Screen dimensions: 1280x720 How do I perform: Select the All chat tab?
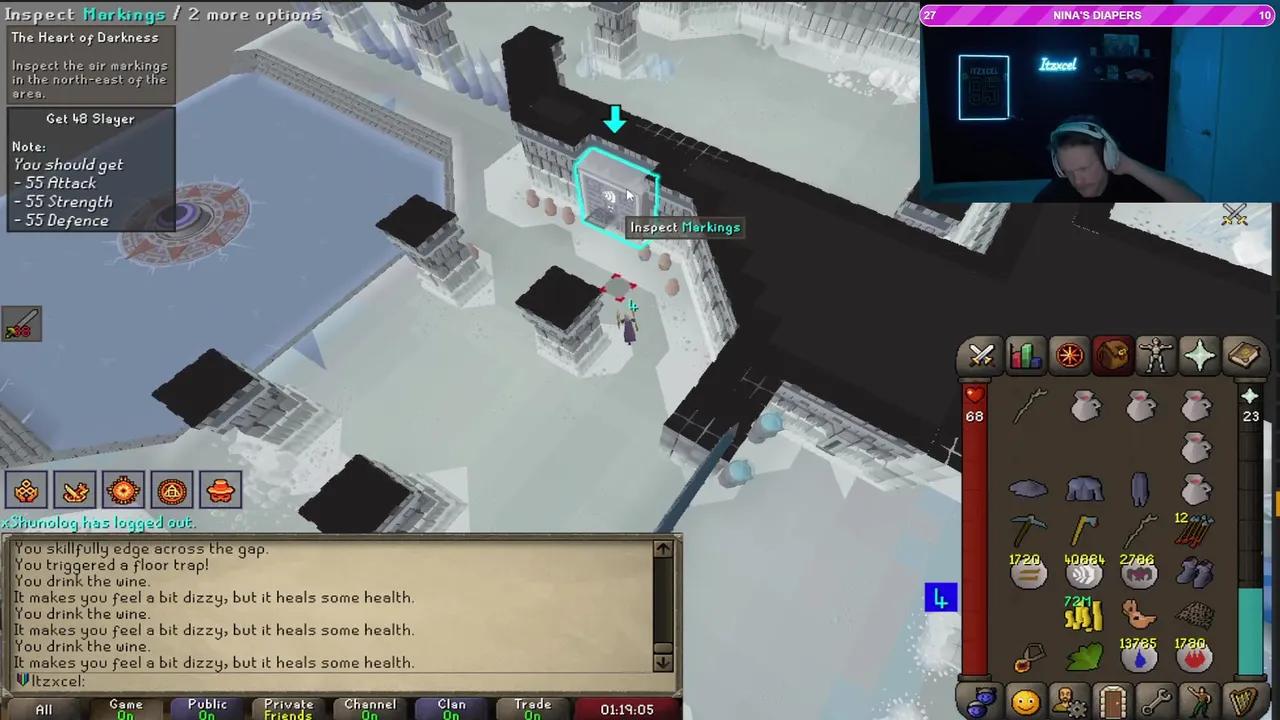pyautogui.click(x=43, y=709)
